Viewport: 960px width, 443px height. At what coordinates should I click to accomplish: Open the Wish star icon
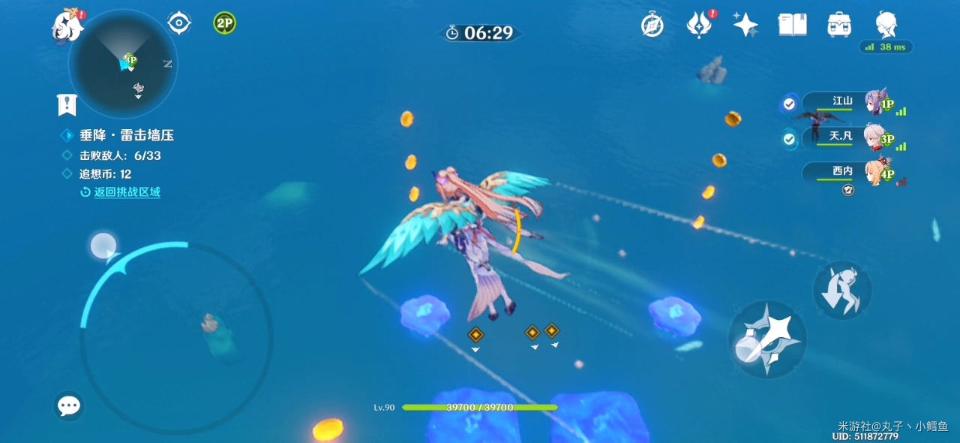(745, 25)
